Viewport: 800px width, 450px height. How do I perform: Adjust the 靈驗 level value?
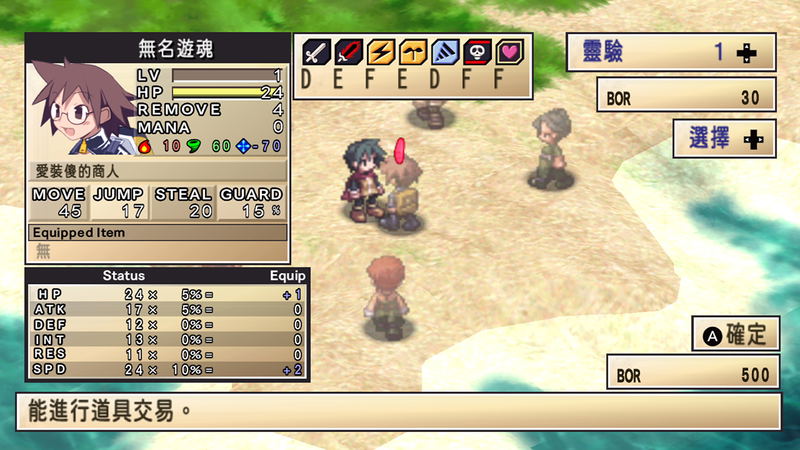pos(745,54)
